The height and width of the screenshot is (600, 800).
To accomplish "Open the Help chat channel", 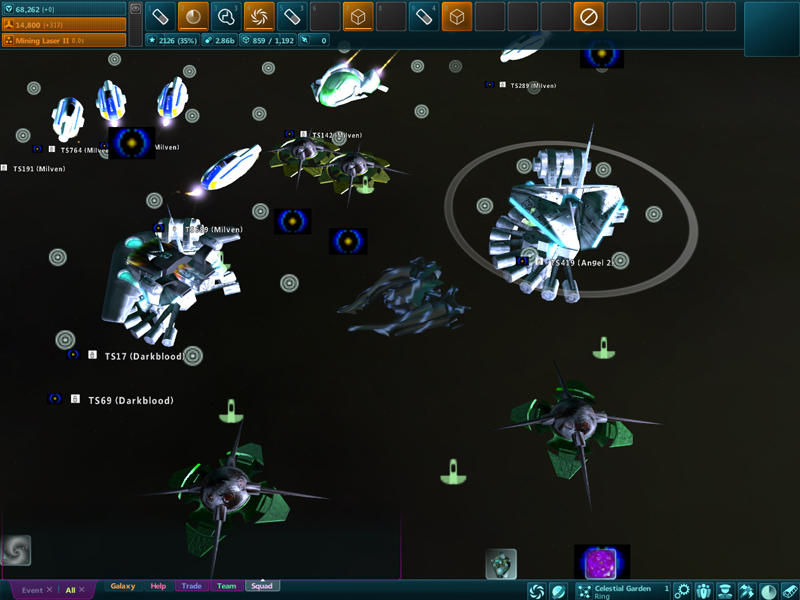I will point(158,586).
